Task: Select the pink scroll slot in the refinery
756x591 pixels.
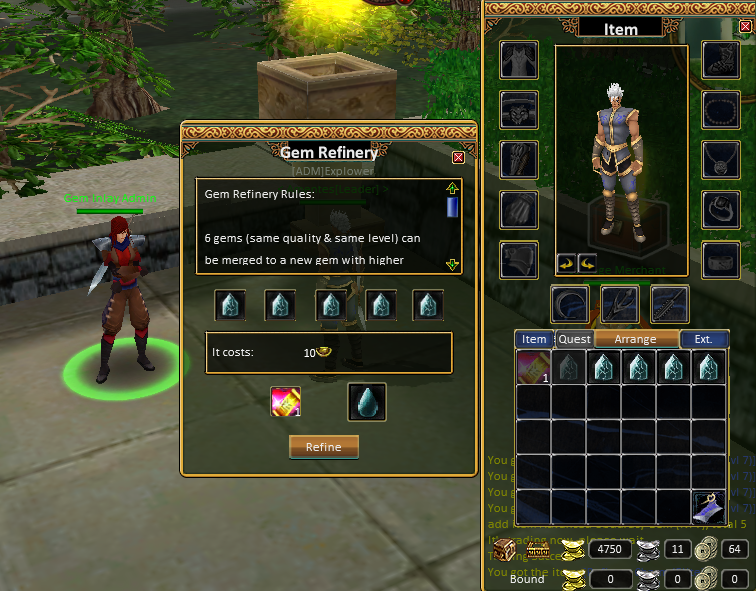Action: point(286,402)
